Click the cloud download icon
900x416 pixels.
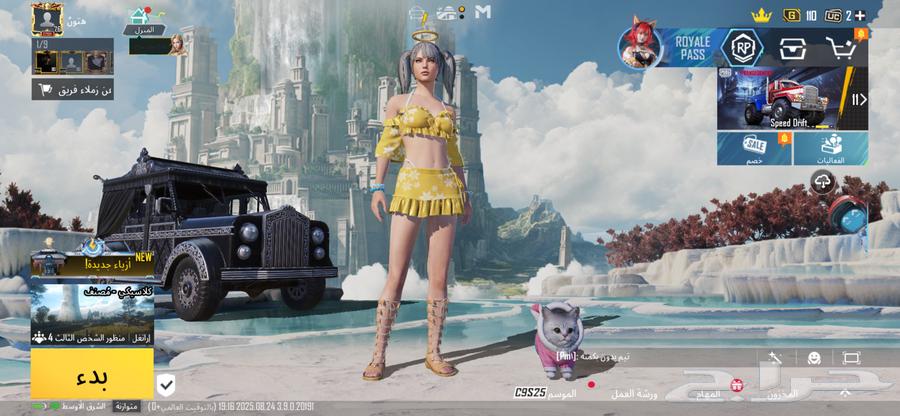coord(823,182)
